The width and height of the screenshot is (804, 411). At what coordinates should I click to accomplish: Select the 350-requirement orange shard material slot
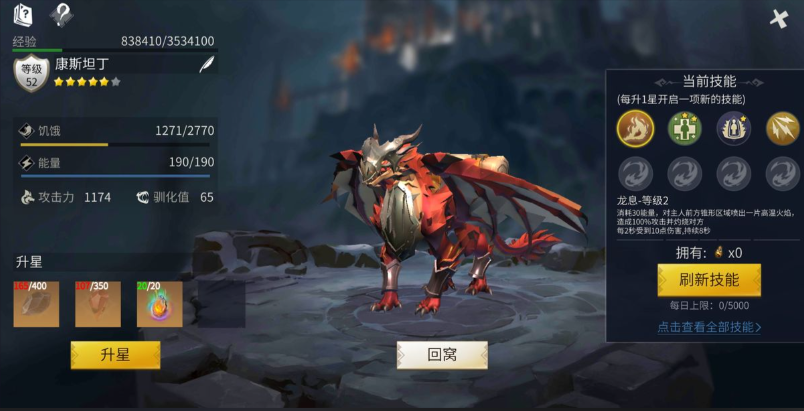click(98, 304)
